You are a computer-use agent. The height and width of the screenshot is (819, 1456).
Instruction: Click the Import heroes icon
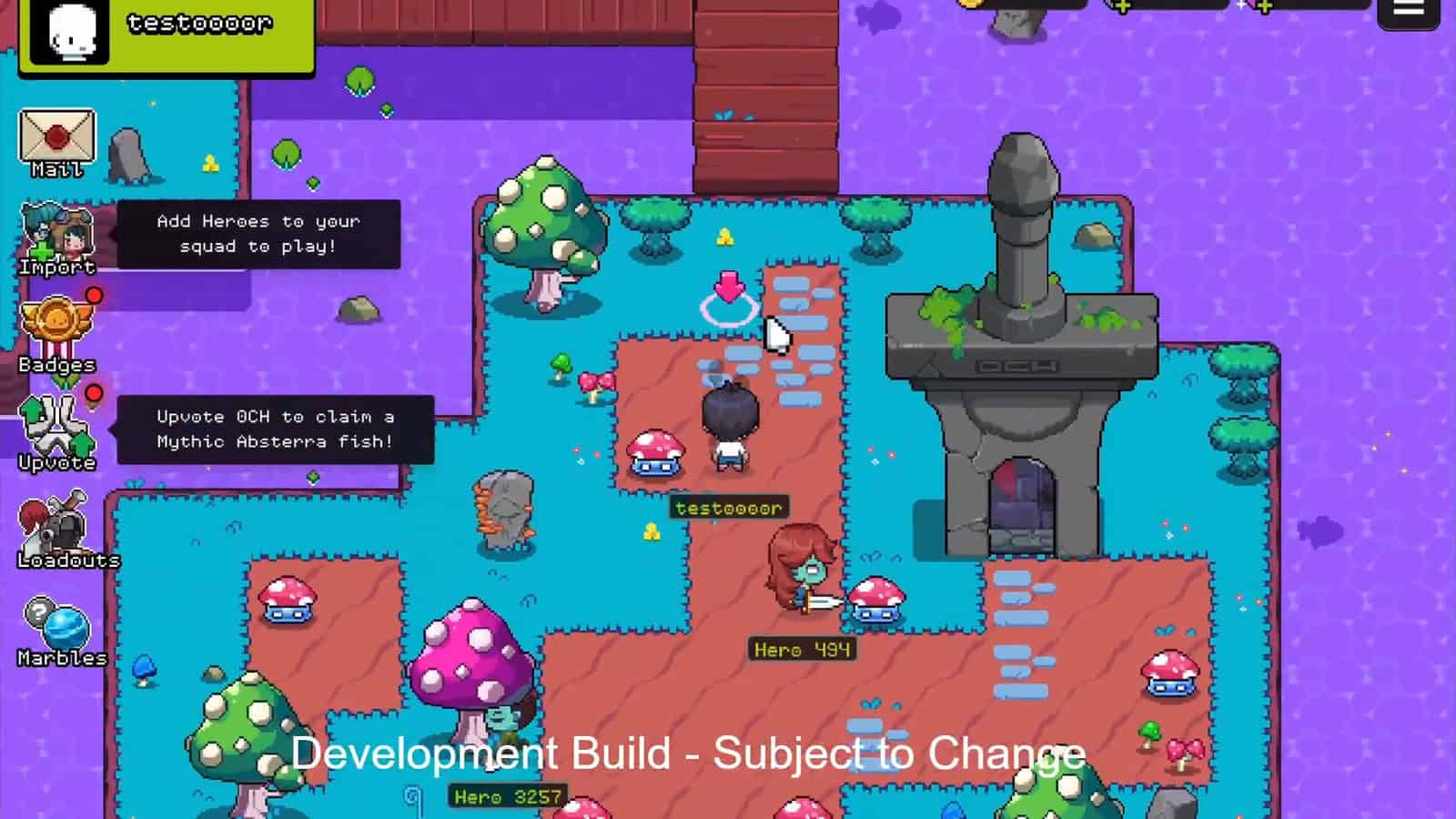pyautogui.click(x=56, y=232)
